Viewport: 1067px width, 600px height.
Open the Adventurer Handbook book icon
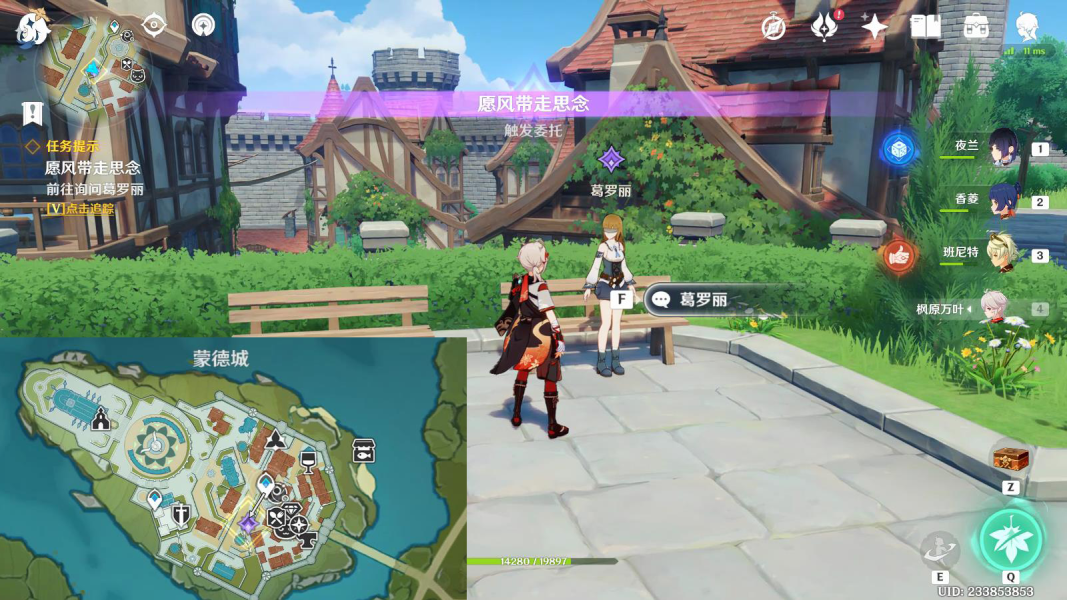click(925, 27)
